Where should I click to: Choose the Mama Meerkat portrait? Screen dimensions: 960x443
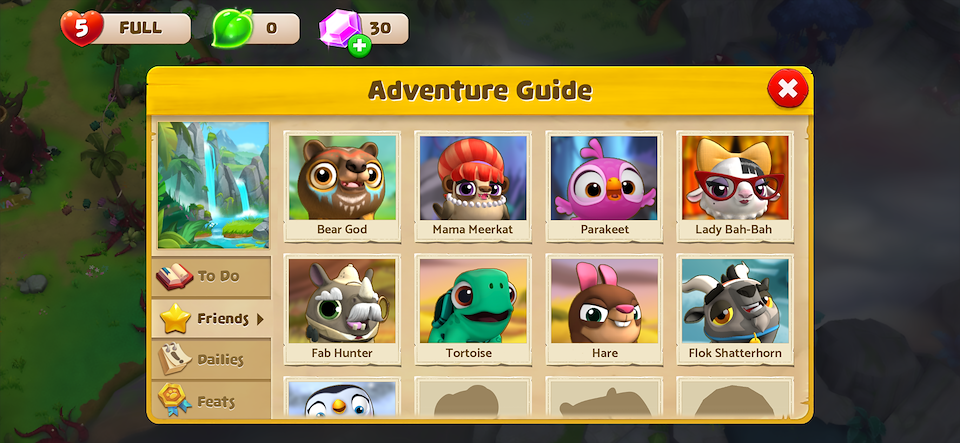(473, 187)
